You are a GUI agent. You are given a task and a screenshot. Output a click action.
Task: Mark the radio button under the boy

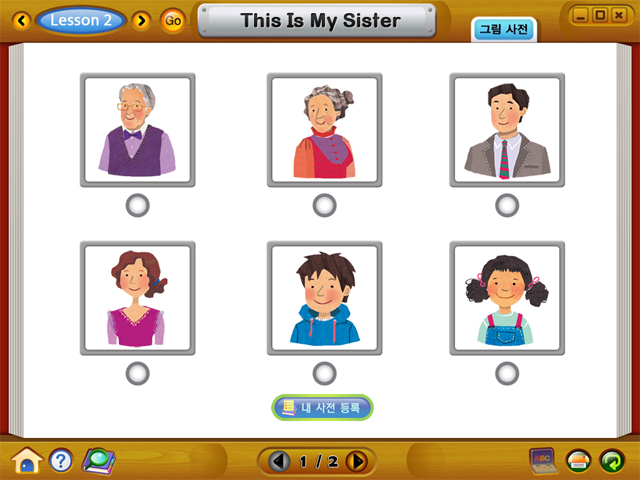click(x=324, y=374)
